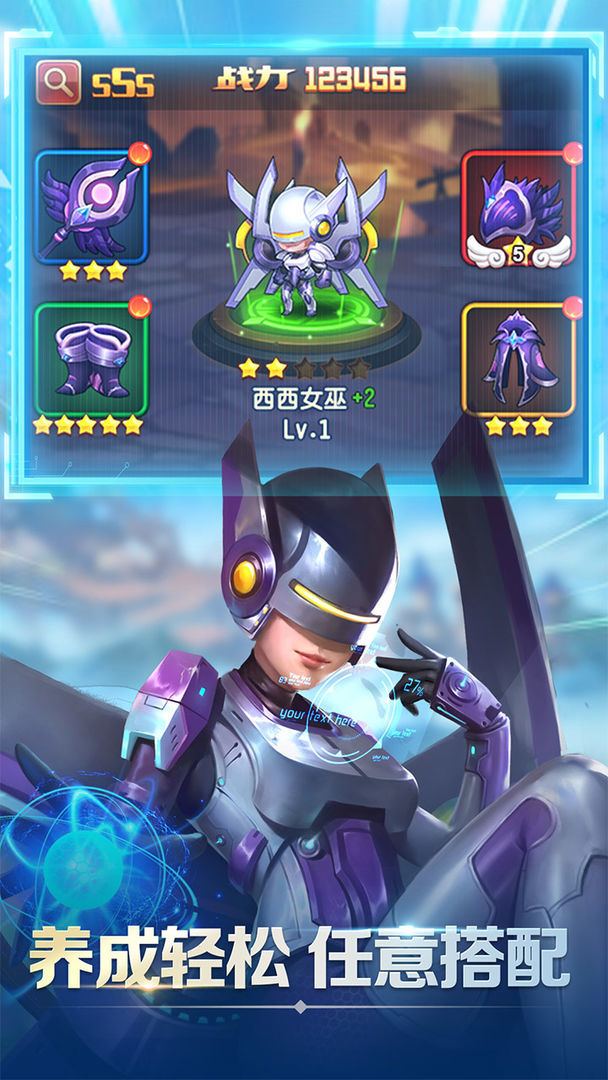Open the purple boots equipment slot
Screen dimensions: 608x1080
point(91,358)
